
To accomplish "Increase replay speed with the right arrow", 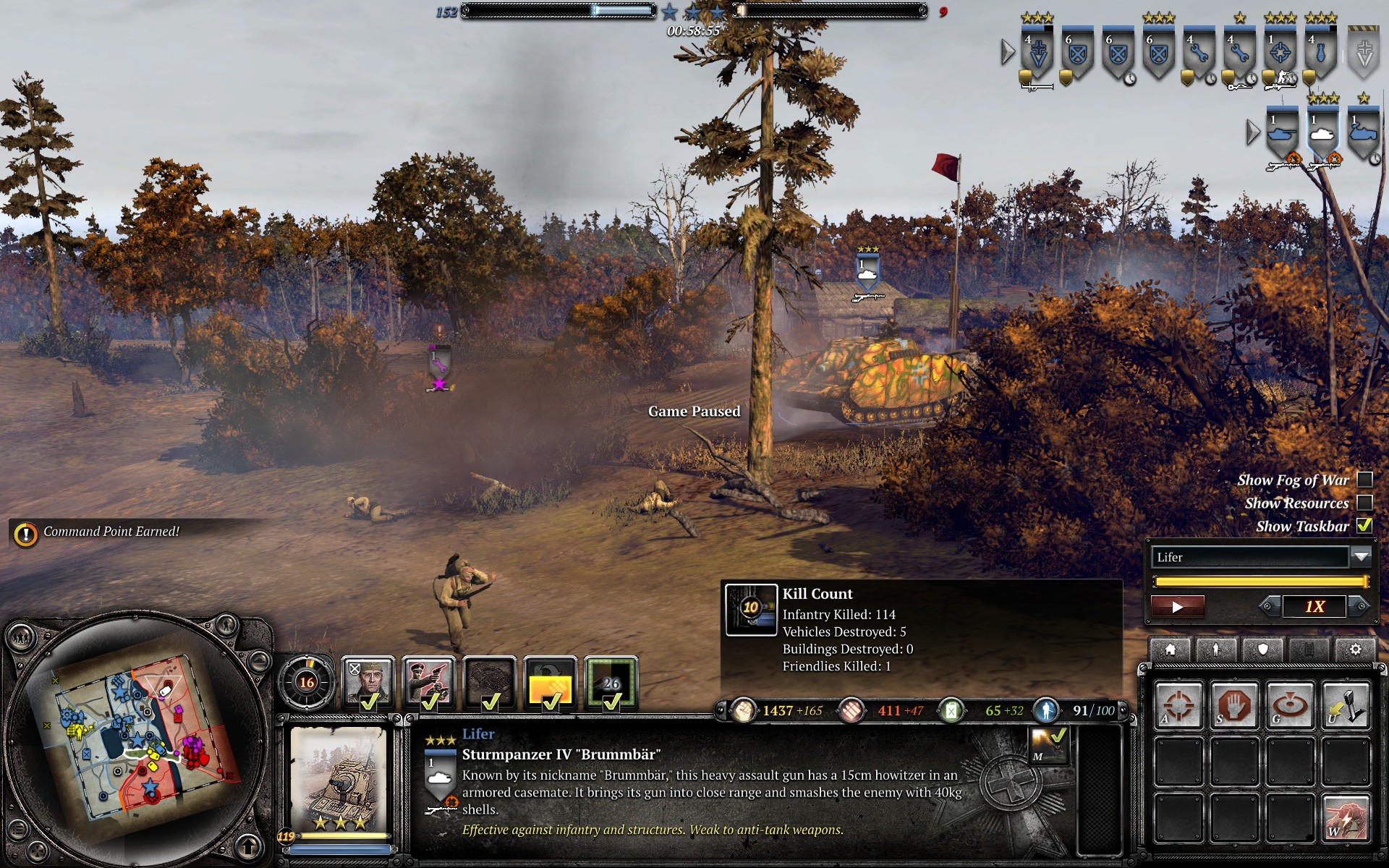I will coord(1361,606).
